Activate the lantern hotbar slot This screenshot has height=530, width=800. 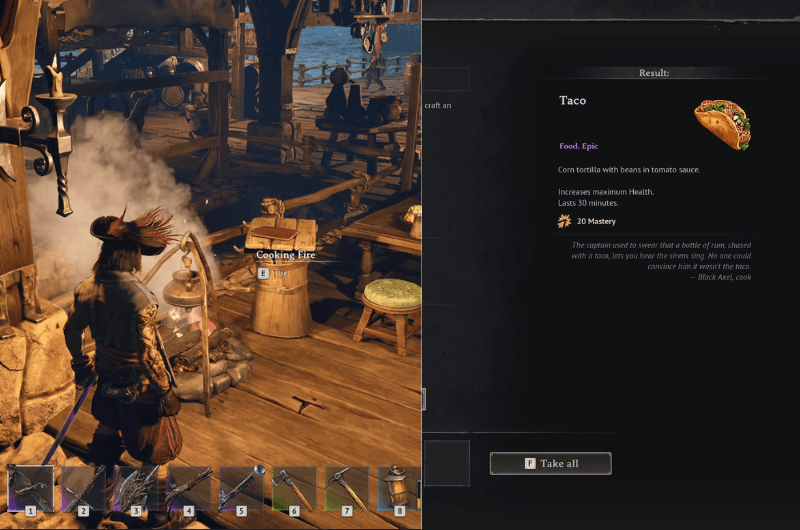398,489
